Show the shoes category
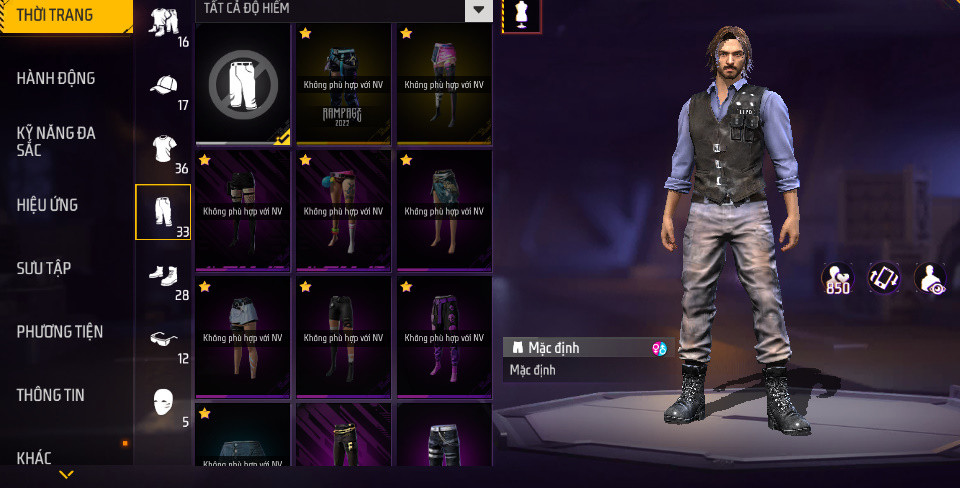Image resolution: width=960 pixels, height=488 pixels. 163,275
